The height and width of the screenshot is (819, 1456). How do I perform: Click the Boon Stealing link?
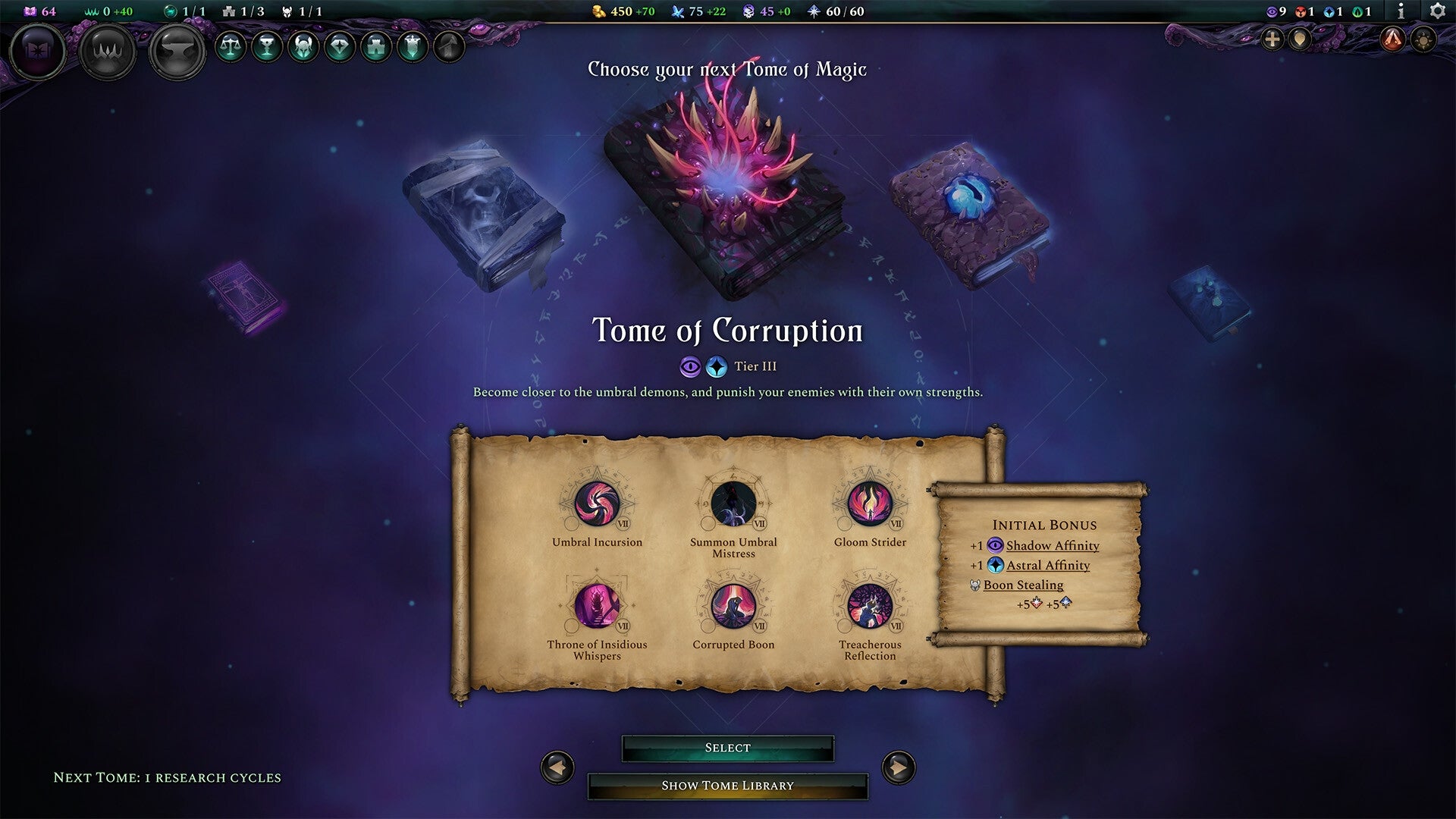[x=1022, y=585]
